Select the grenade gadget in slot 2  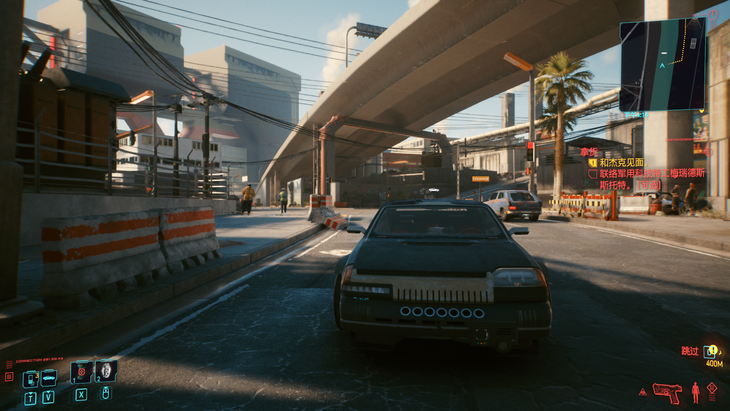click(x=105, y=372)
